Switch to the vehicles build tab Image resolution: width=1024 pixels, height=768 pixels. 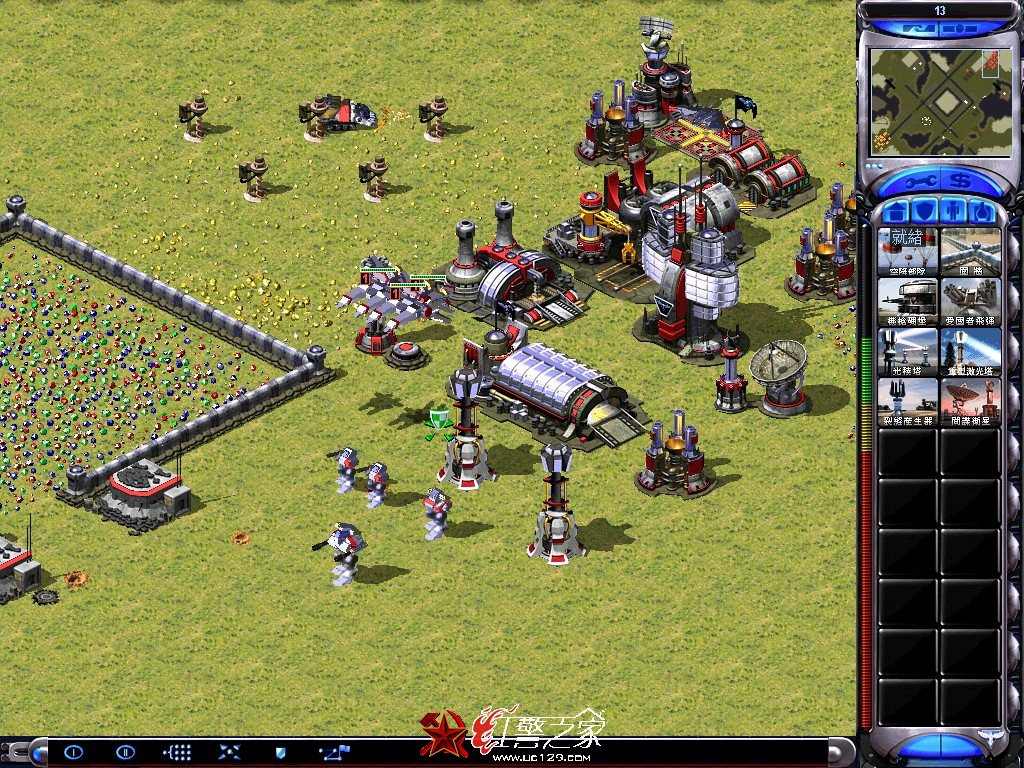coord(982,212)
